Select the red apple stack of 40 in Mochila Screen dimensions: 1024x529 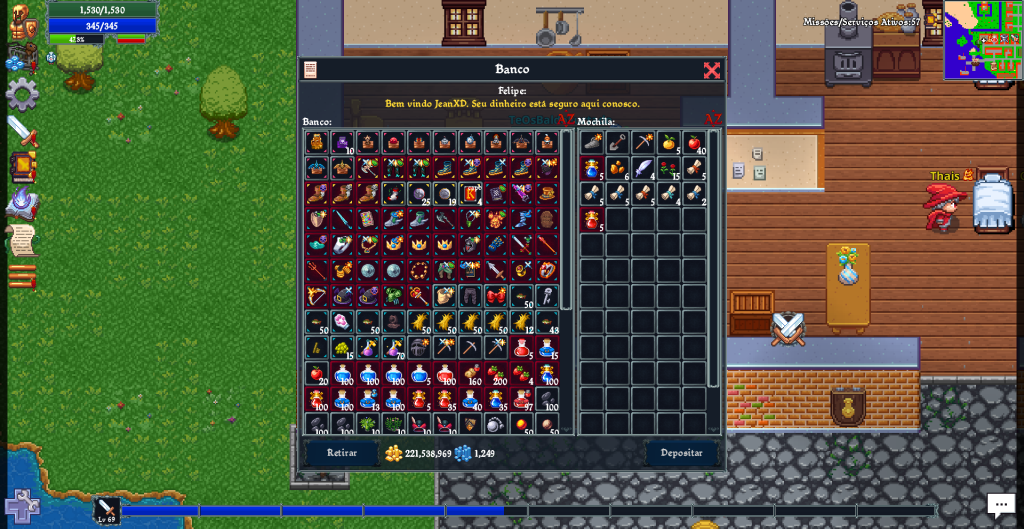694,143
